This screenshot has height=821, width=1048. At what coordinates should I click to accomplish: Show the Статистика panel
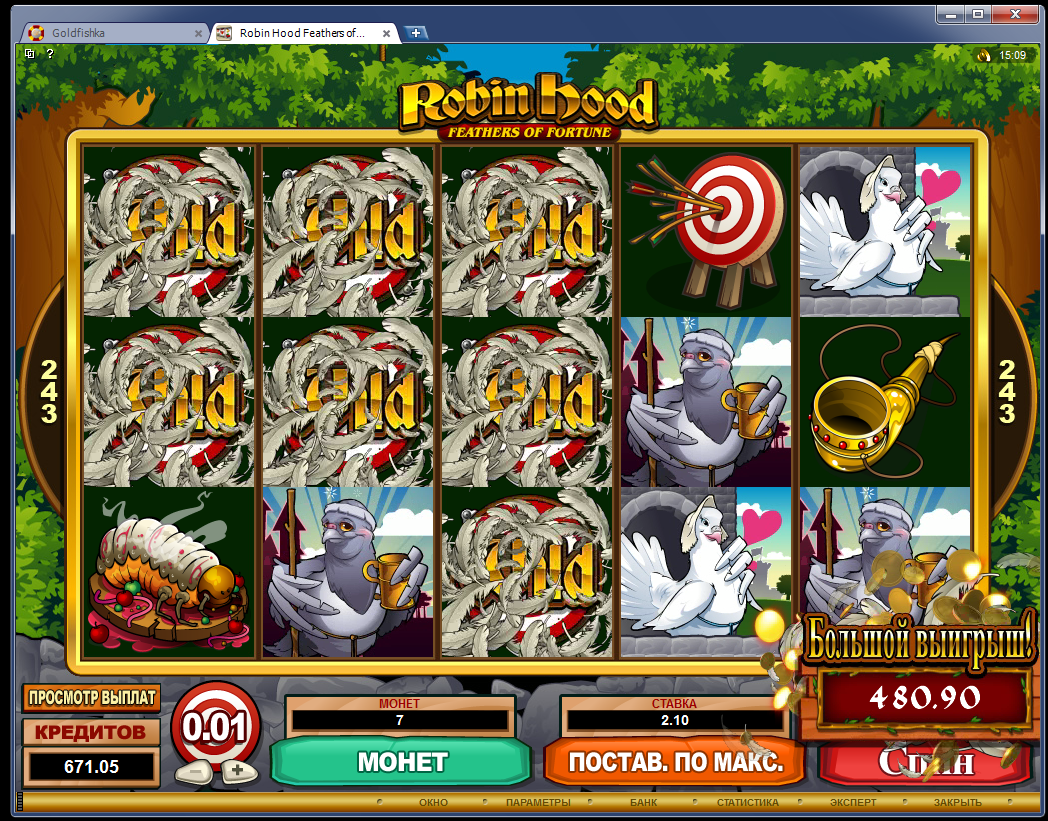(747, 803)
